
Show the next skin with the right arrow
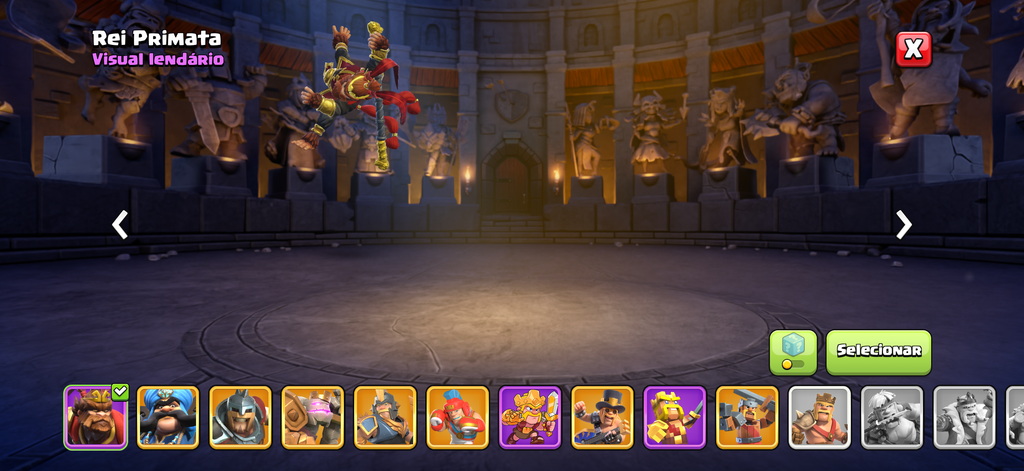903,225
